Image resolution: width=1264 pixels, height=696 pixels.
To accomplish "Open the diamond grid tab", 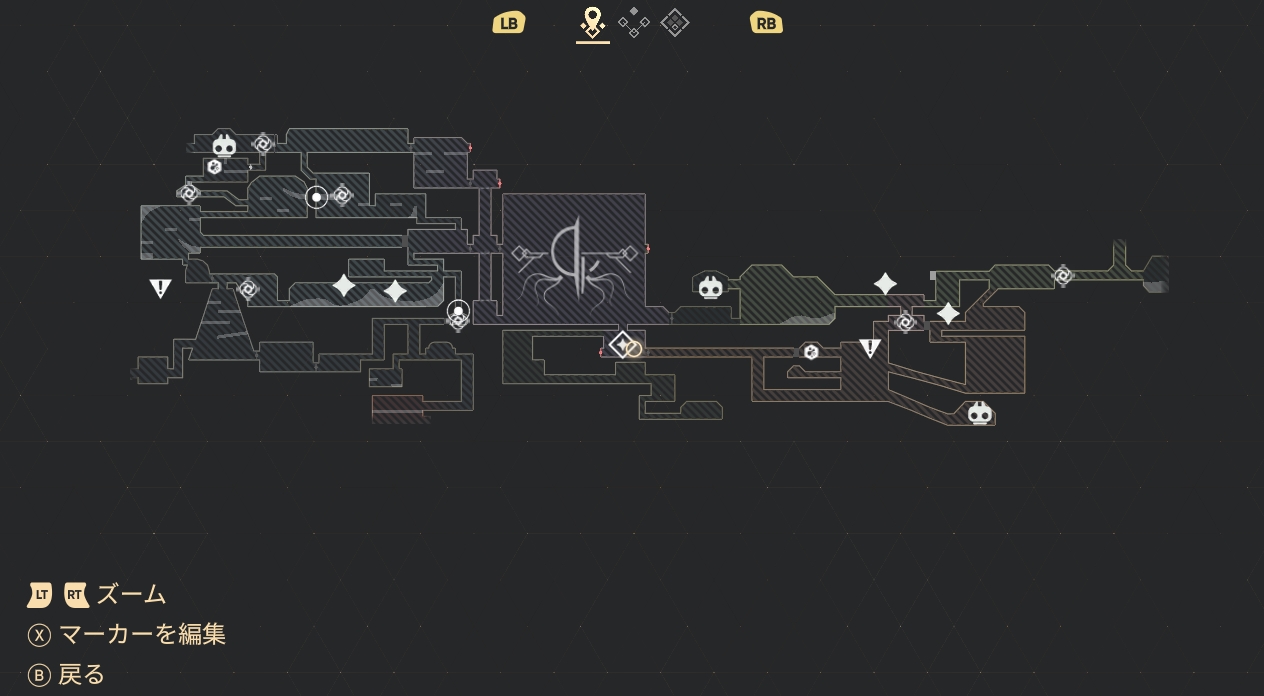I will pos(675,22).
